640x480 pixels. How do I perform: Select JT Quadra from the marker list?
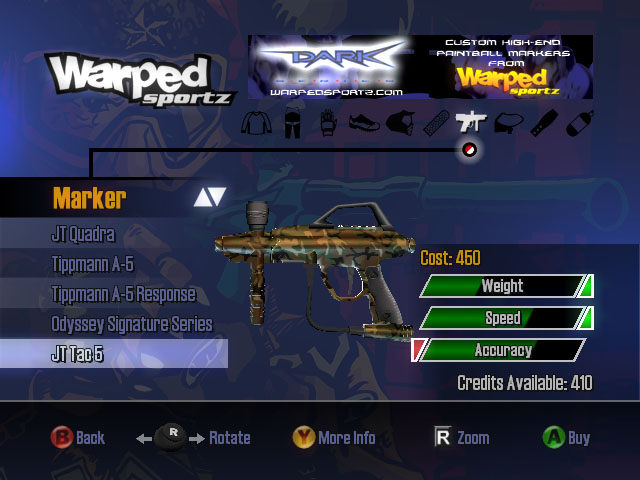[84, 235]
